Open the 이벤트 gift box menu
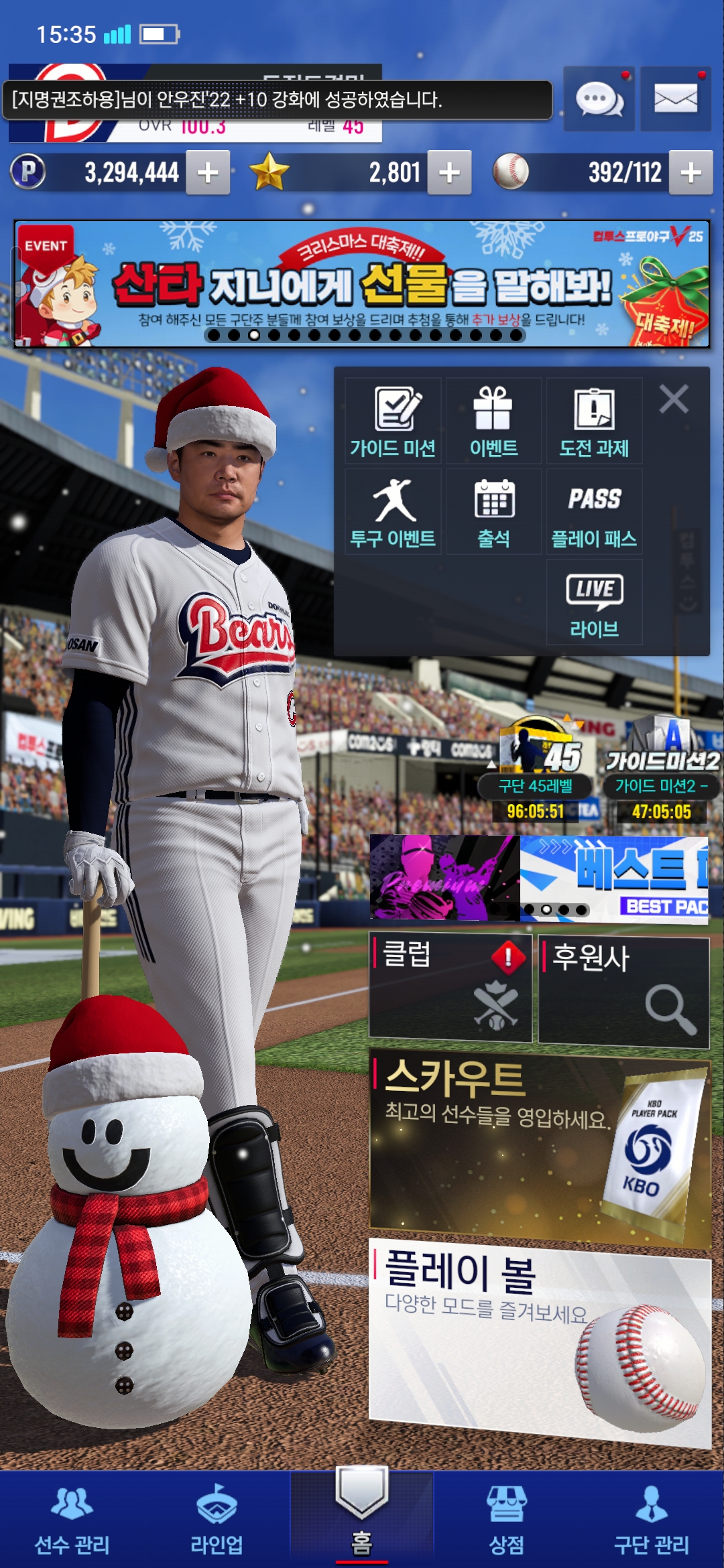724x1568 pixels. (493, 421)
